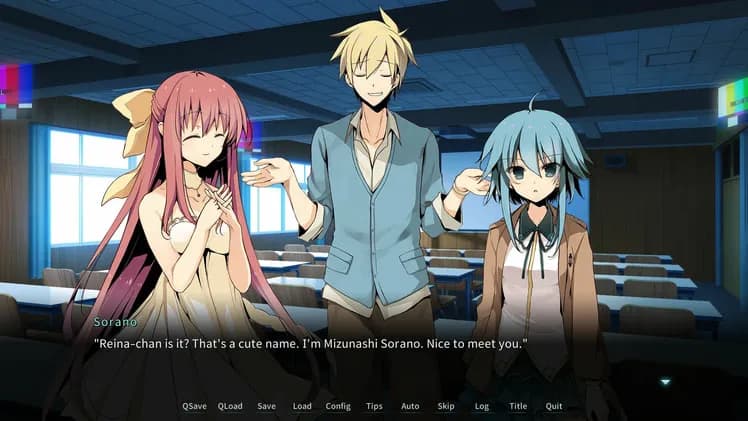Click the dialogue advance arrow indicator
Image resolution: width=748 pixels, height=421 pixels.
tap(665, 381)
